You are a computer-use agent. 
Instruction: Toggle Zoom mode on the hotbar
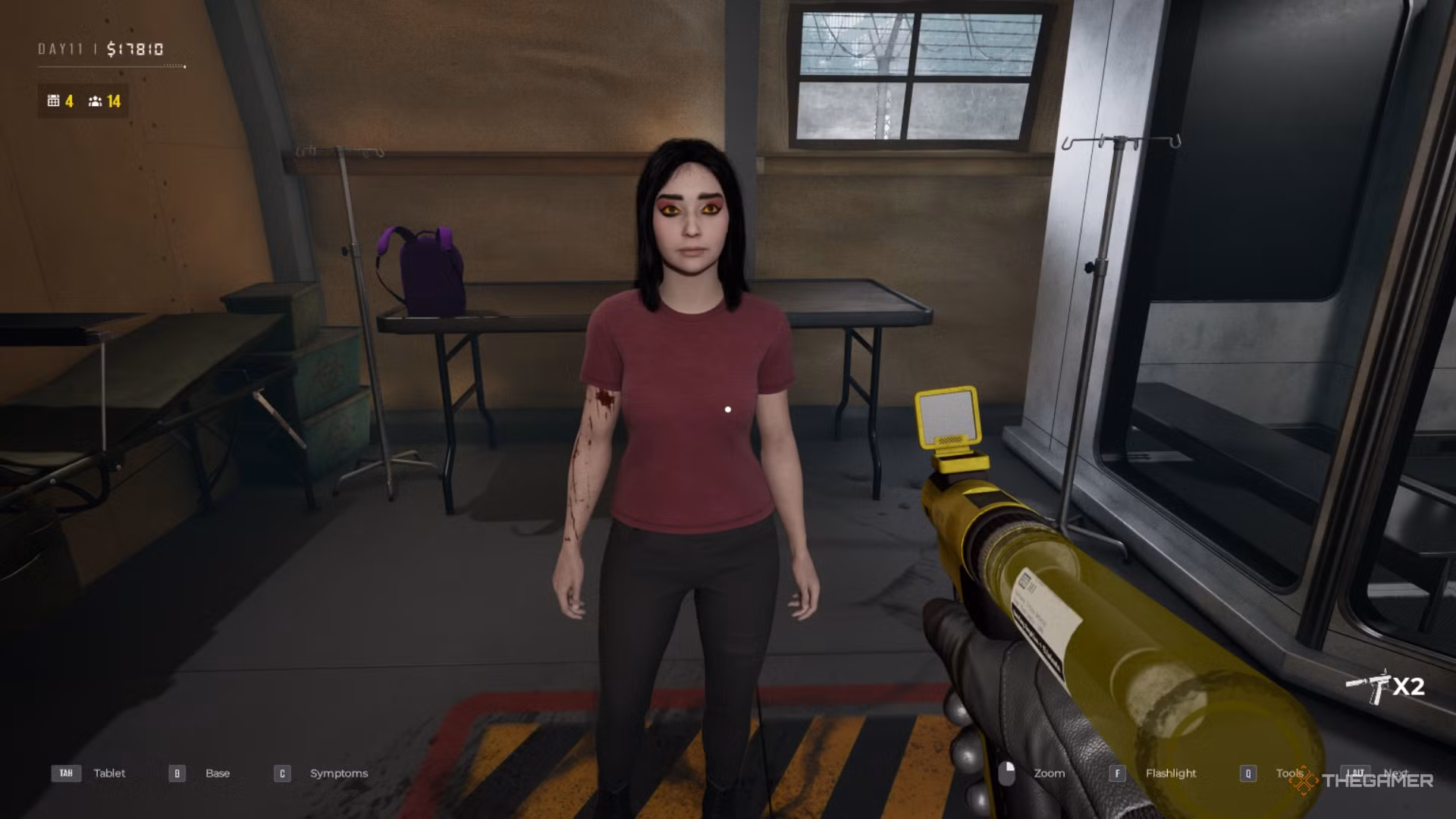[1050, 773]
